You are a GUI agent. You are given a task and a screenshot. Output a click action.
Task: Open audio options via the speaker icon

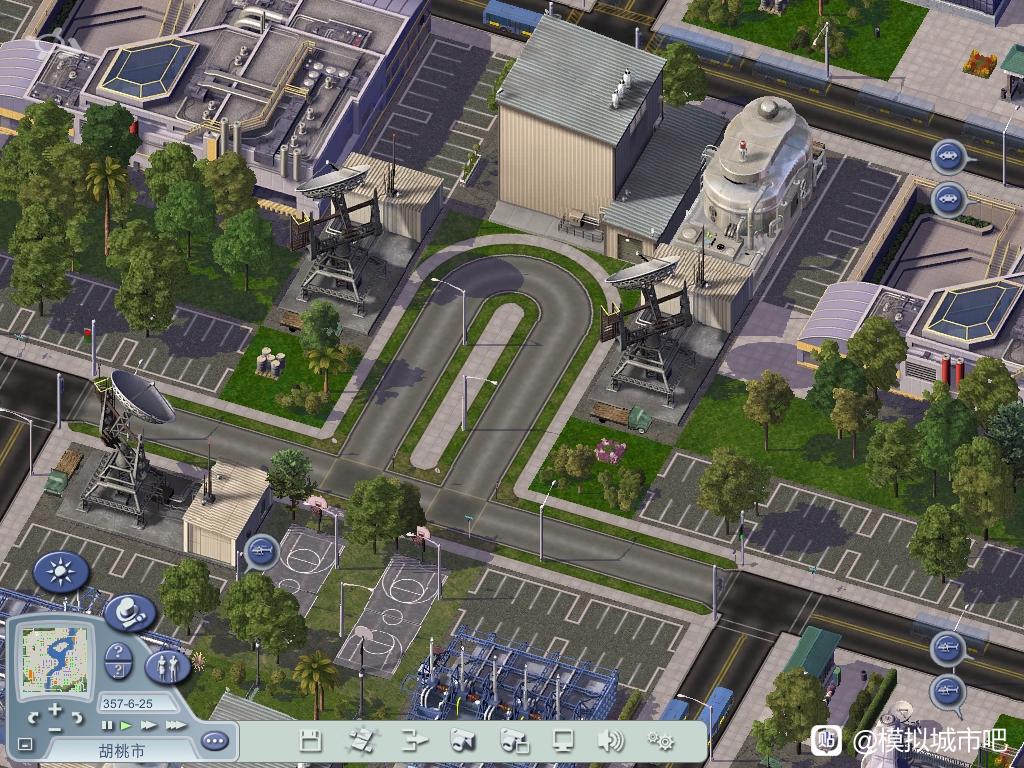pyautogui.click(x=610, y=741)
